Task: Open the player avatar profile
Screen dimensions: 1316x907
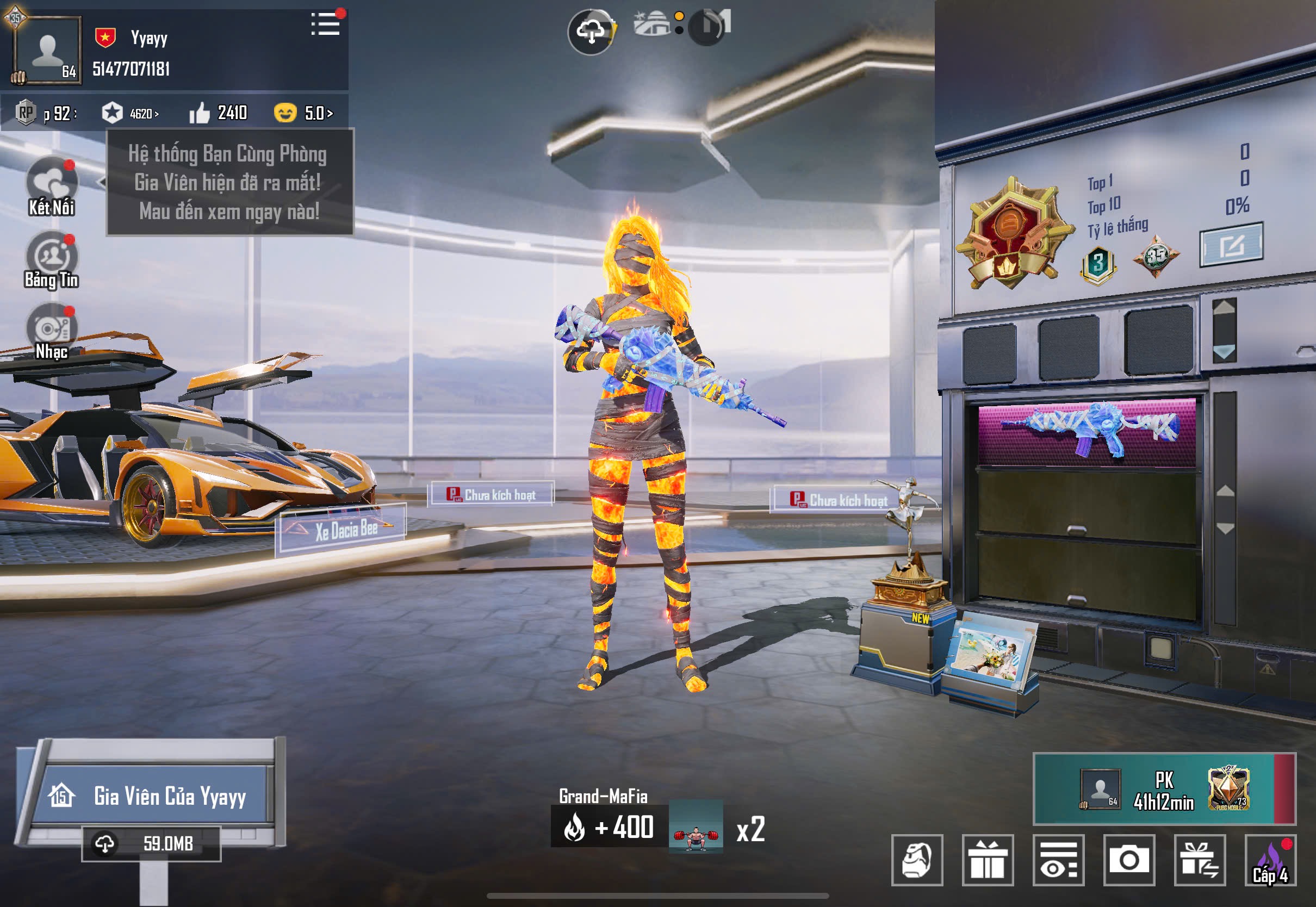Action: 47,50
